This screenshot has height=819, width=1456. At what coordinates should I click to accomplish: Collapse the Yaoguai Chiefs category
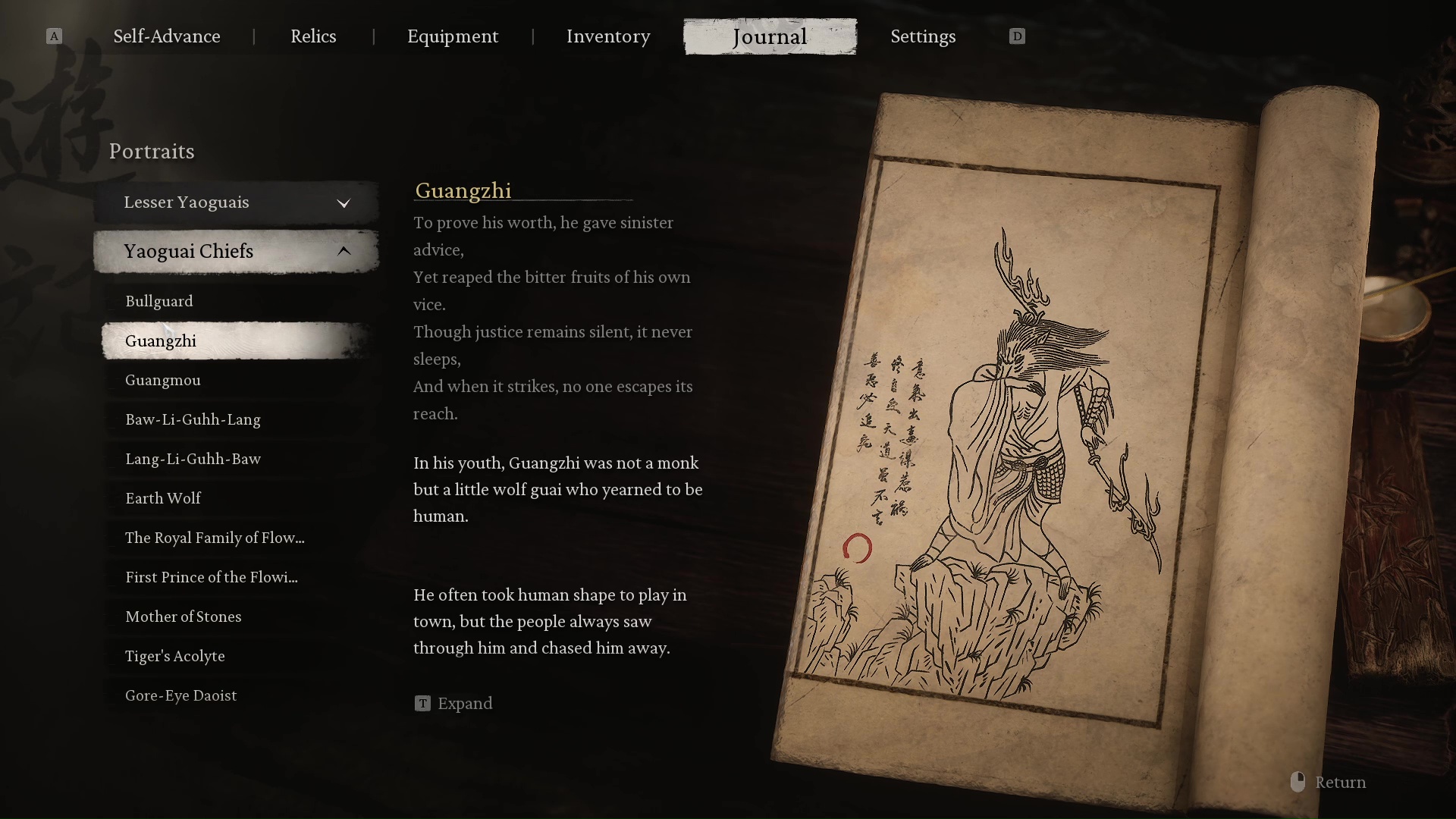click(236, 252)
